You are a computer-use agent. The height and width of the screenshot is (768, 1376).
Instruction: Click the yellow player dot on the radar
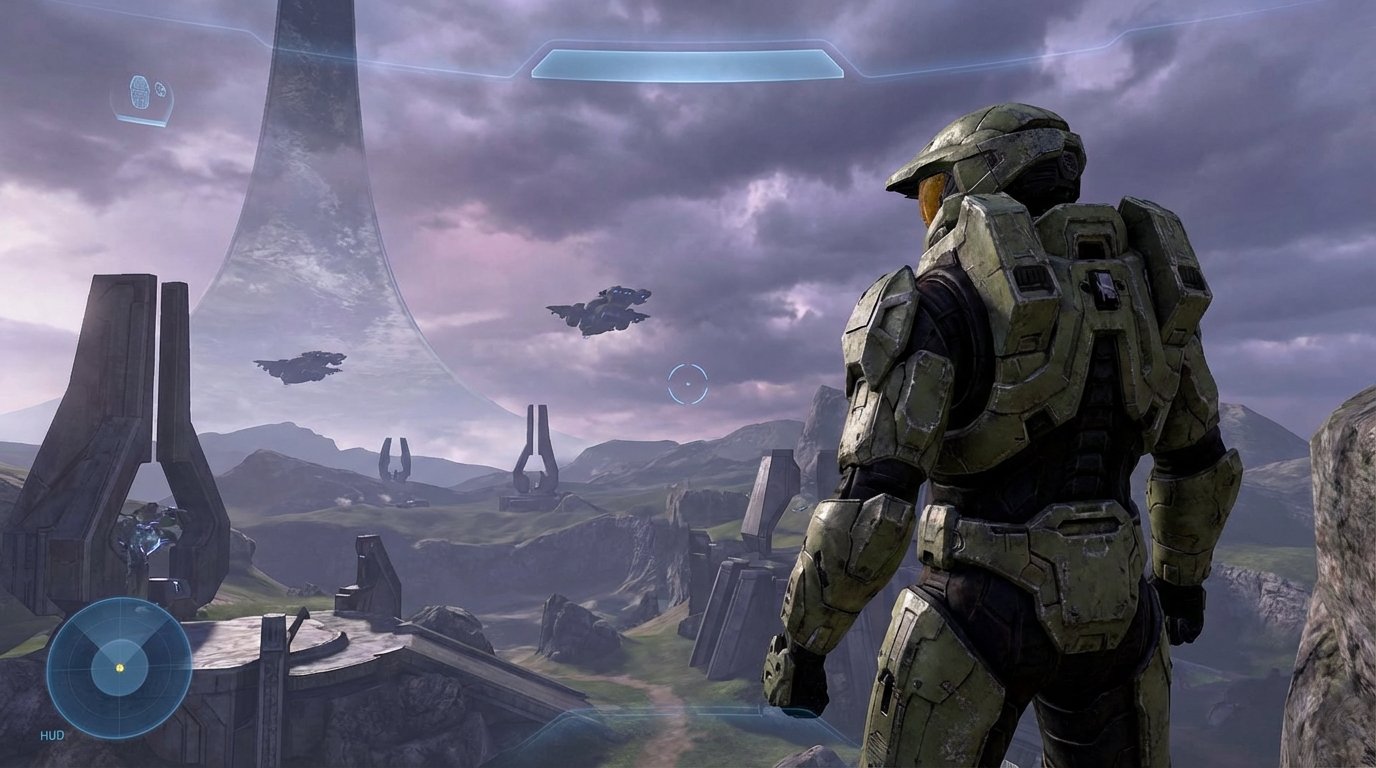pos(119,667)
